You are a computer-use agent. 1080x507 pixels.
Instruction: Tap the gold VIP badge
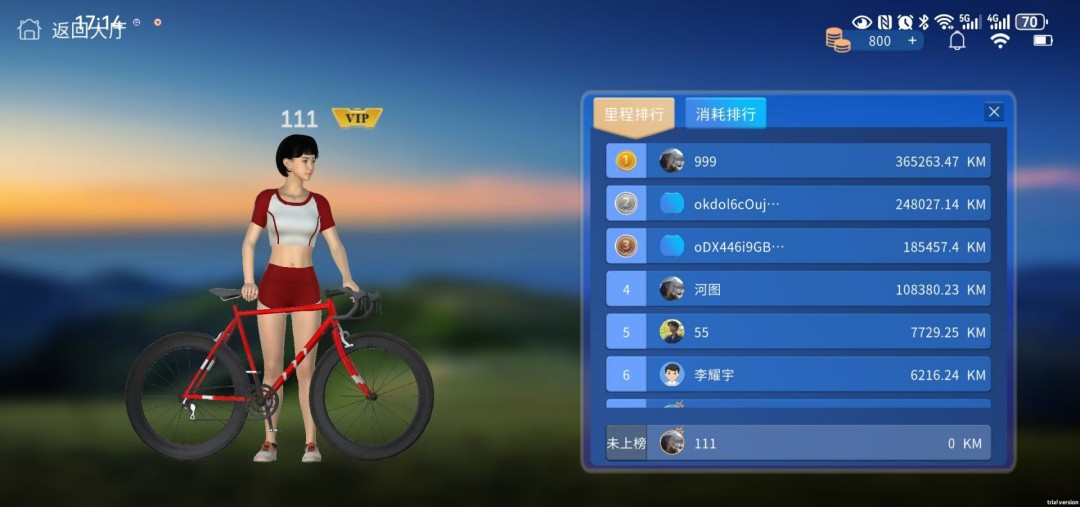[x=357, y=118]
